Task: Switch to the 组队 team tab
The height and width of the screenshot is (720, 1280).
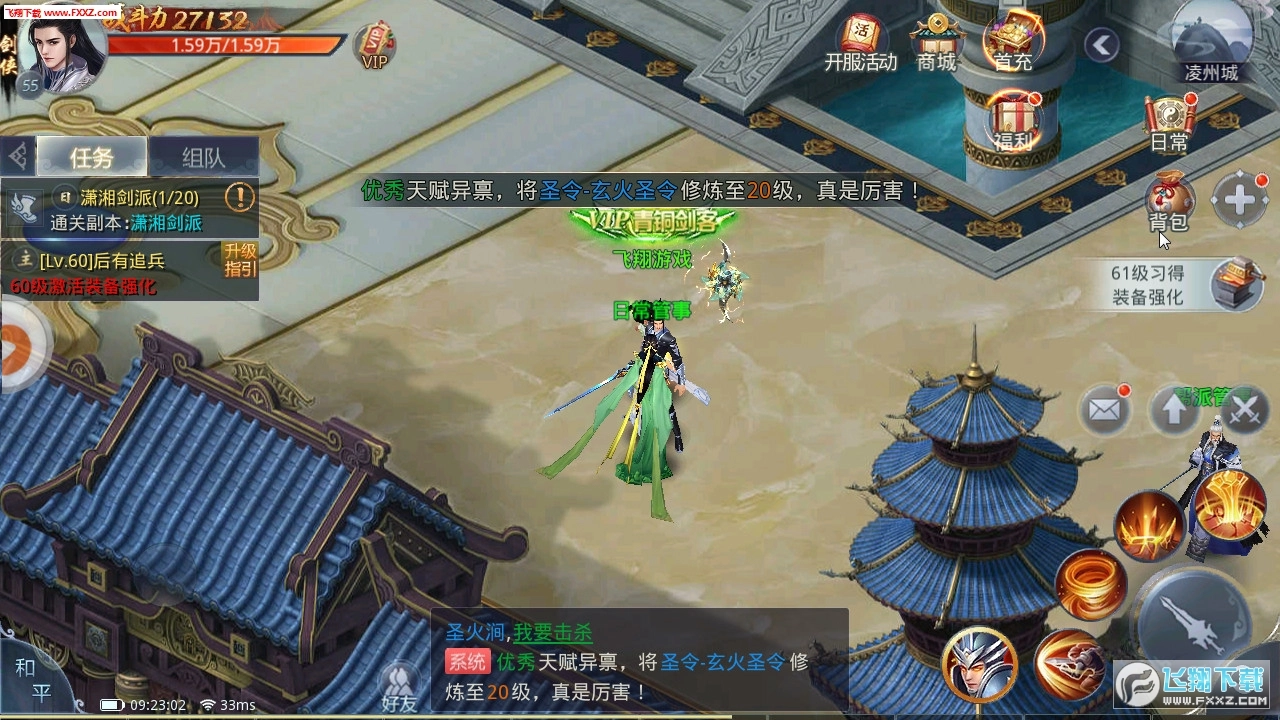Action: tap(205, 157)
